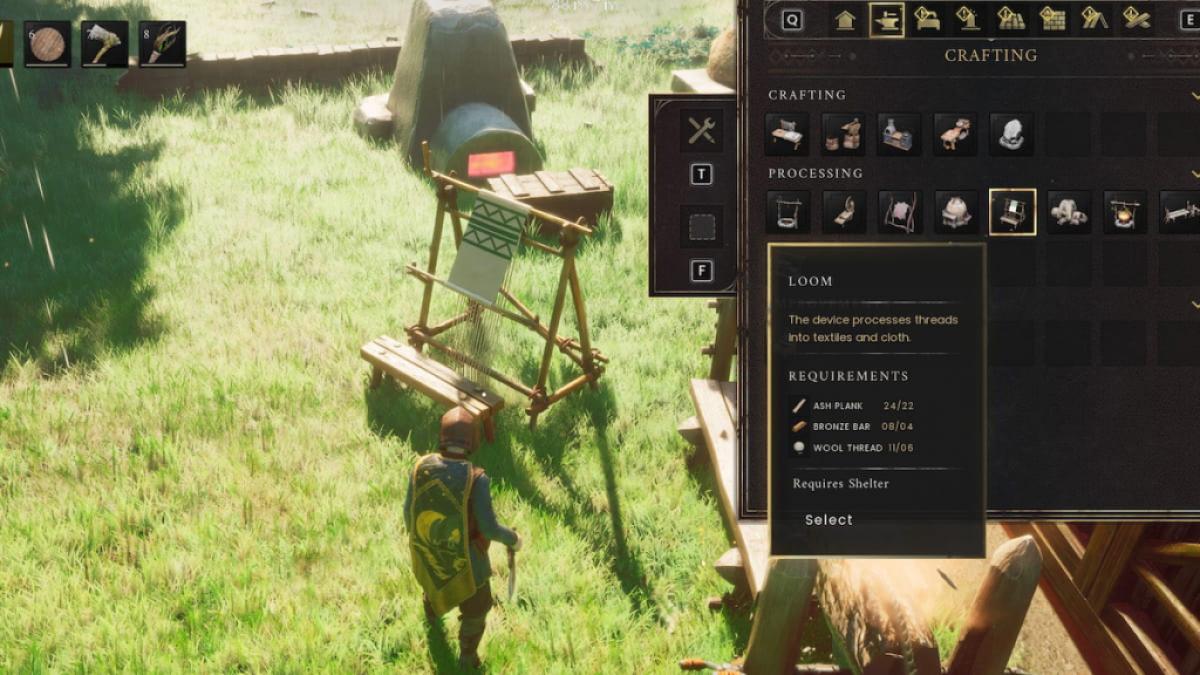Screen dimensions: 1200x675
Task: Choose the hide drying rack station
Action: [x=899, y=212]
